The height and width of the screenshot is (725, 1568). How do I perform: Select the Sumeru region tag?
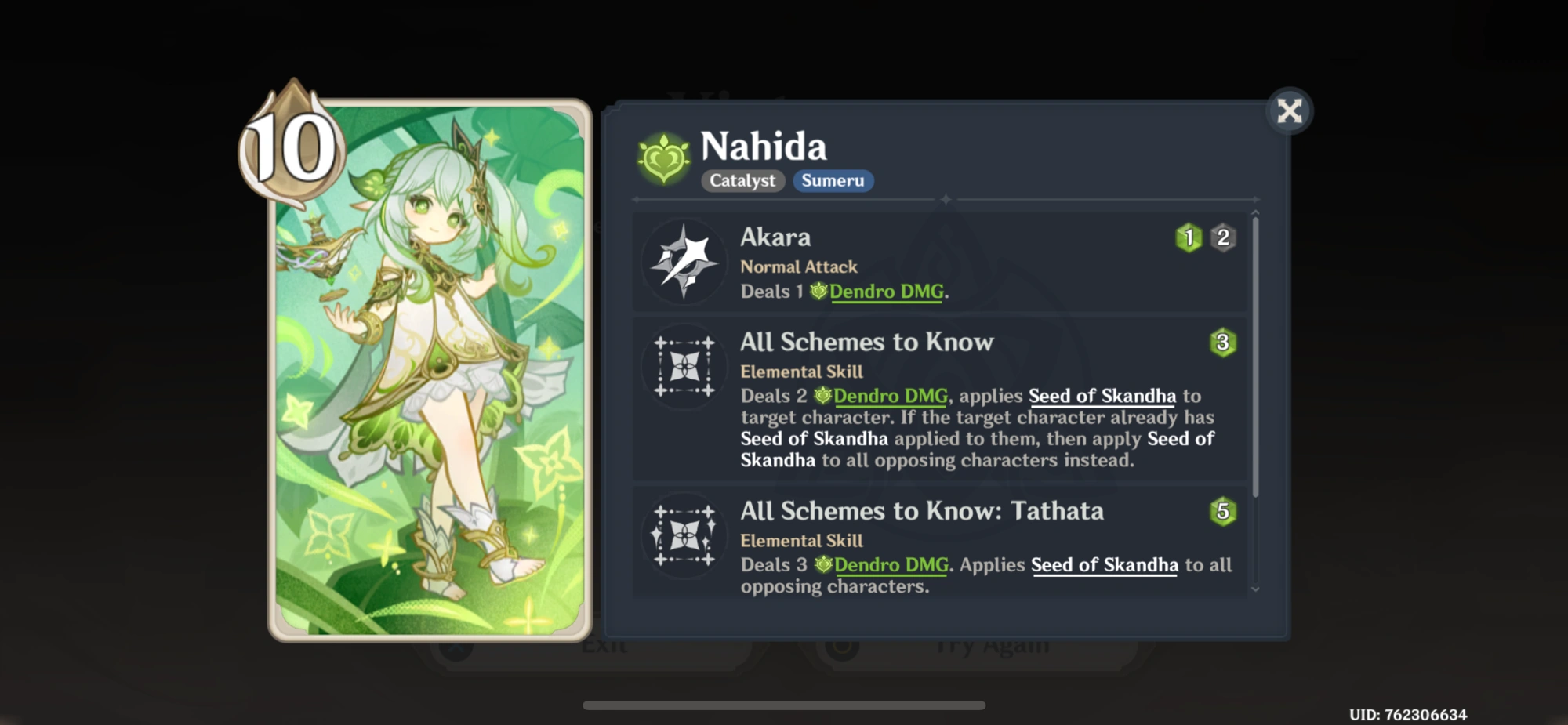coord(833,181)
